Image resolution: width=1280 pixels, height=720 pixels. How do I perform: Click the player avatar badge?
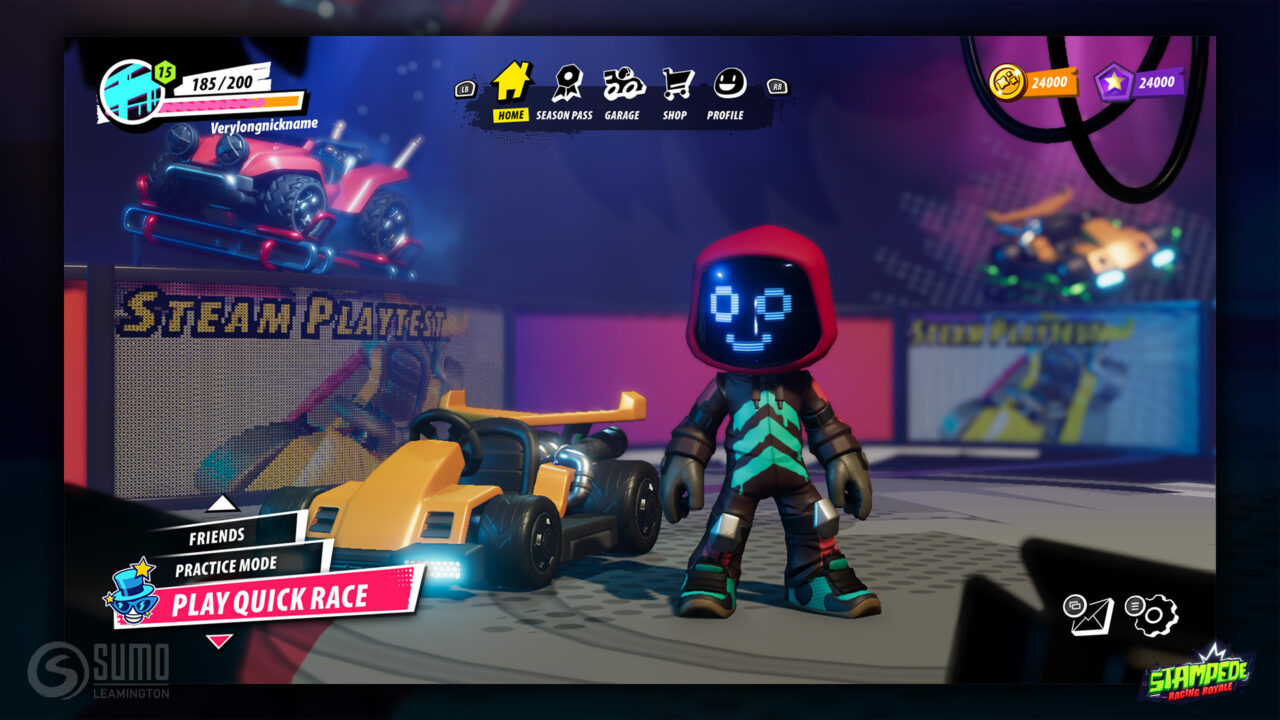[129, 92]
